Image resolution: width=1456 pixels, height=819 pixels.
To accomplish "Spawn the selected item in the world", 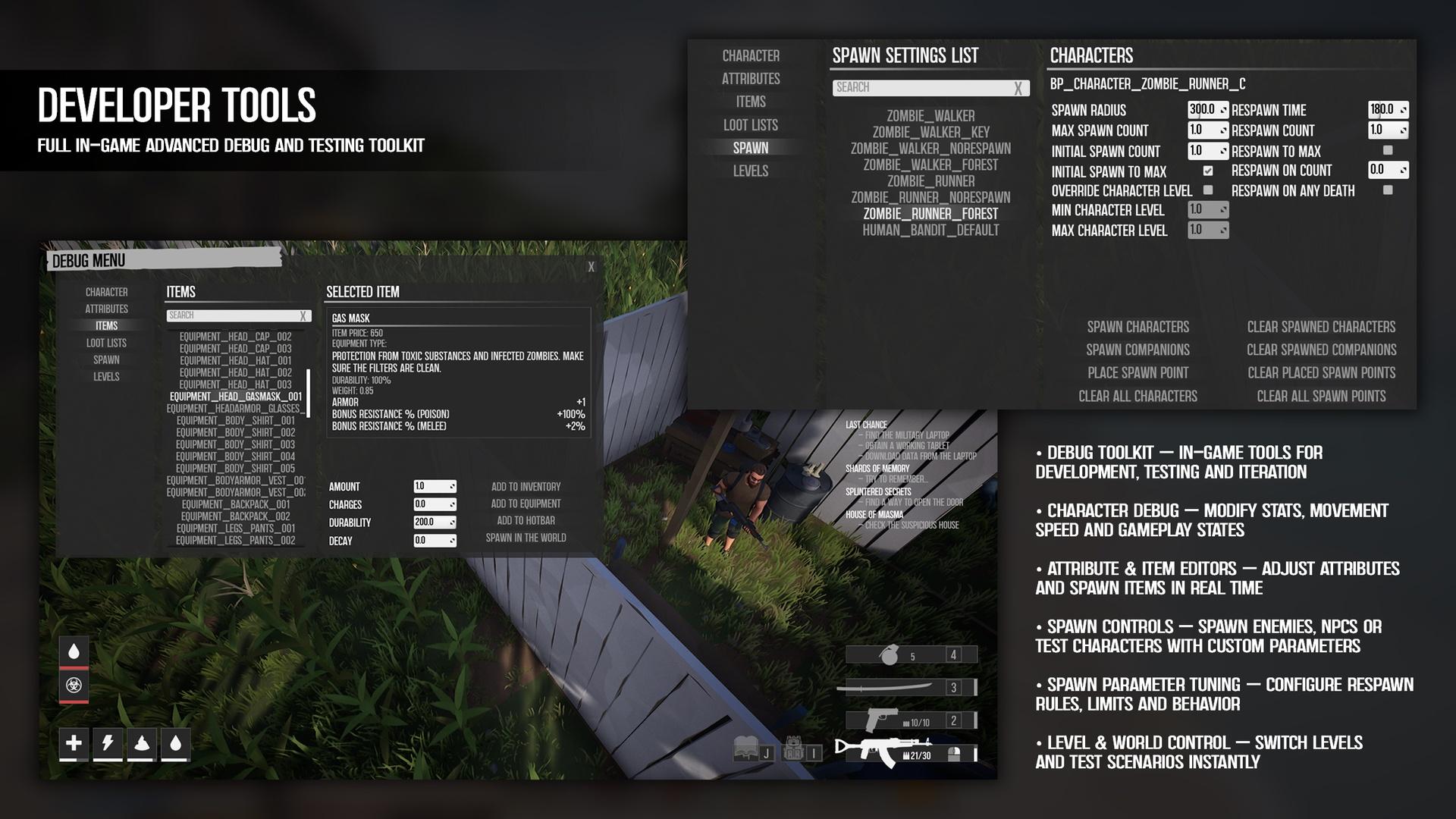I will [x=526, y=538].
